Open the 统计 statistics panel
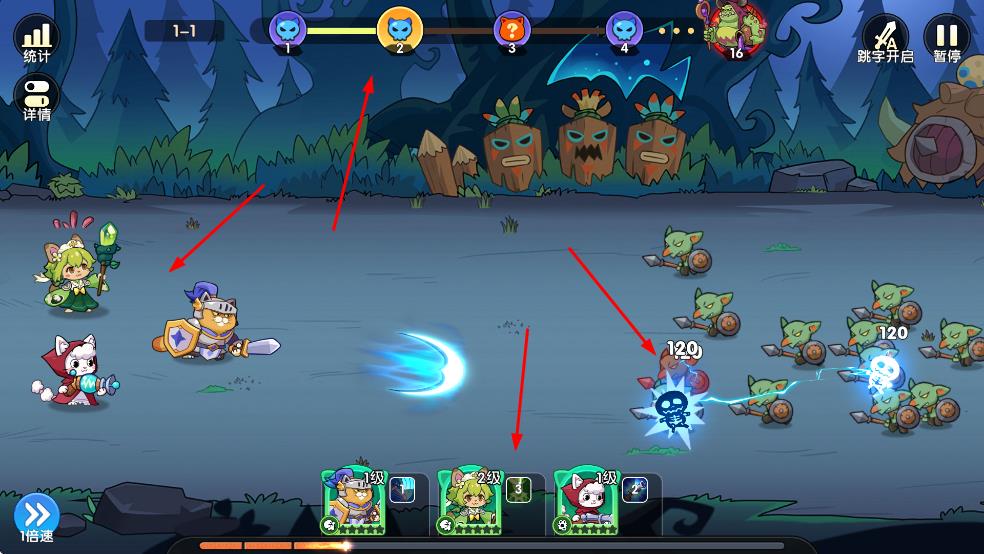The height and width of the screenshot is (554, 984). [x=36, y=38]
